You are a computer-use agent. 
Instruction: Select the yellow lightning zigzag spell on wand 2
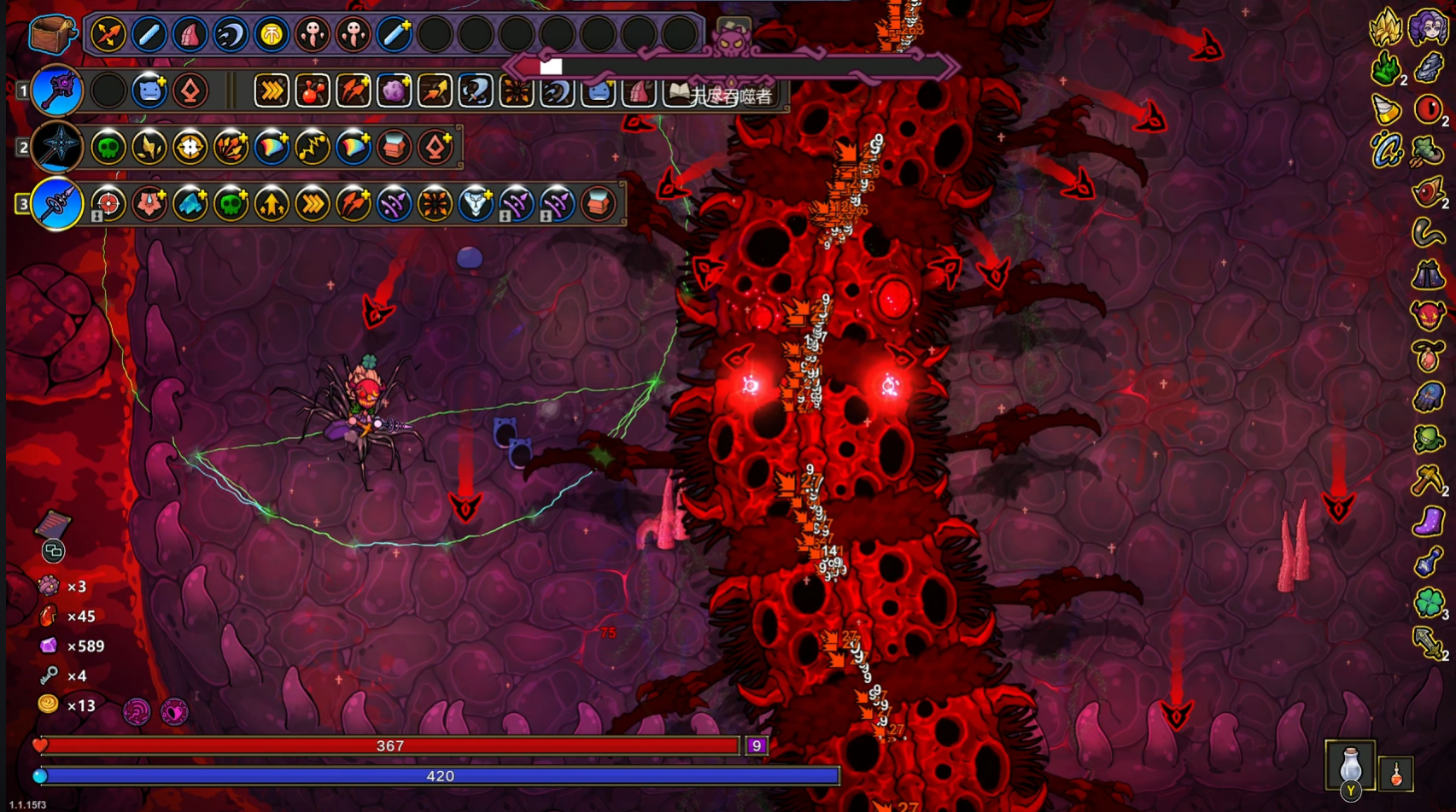313,148
